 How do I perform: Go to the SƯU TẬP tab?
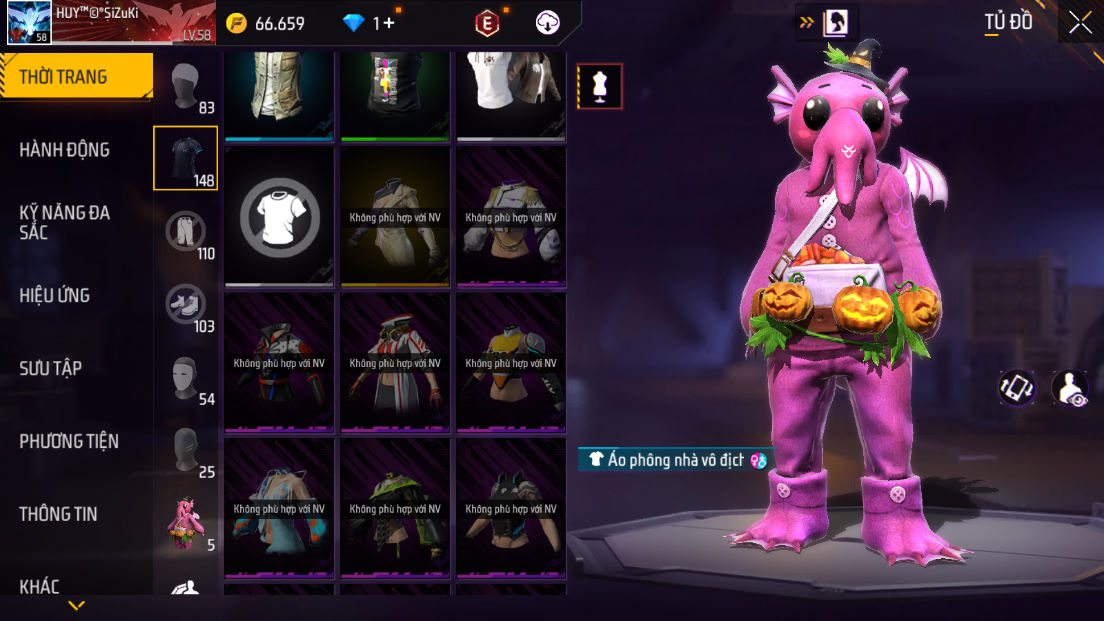pyautogui.click(x=51, y=368)
